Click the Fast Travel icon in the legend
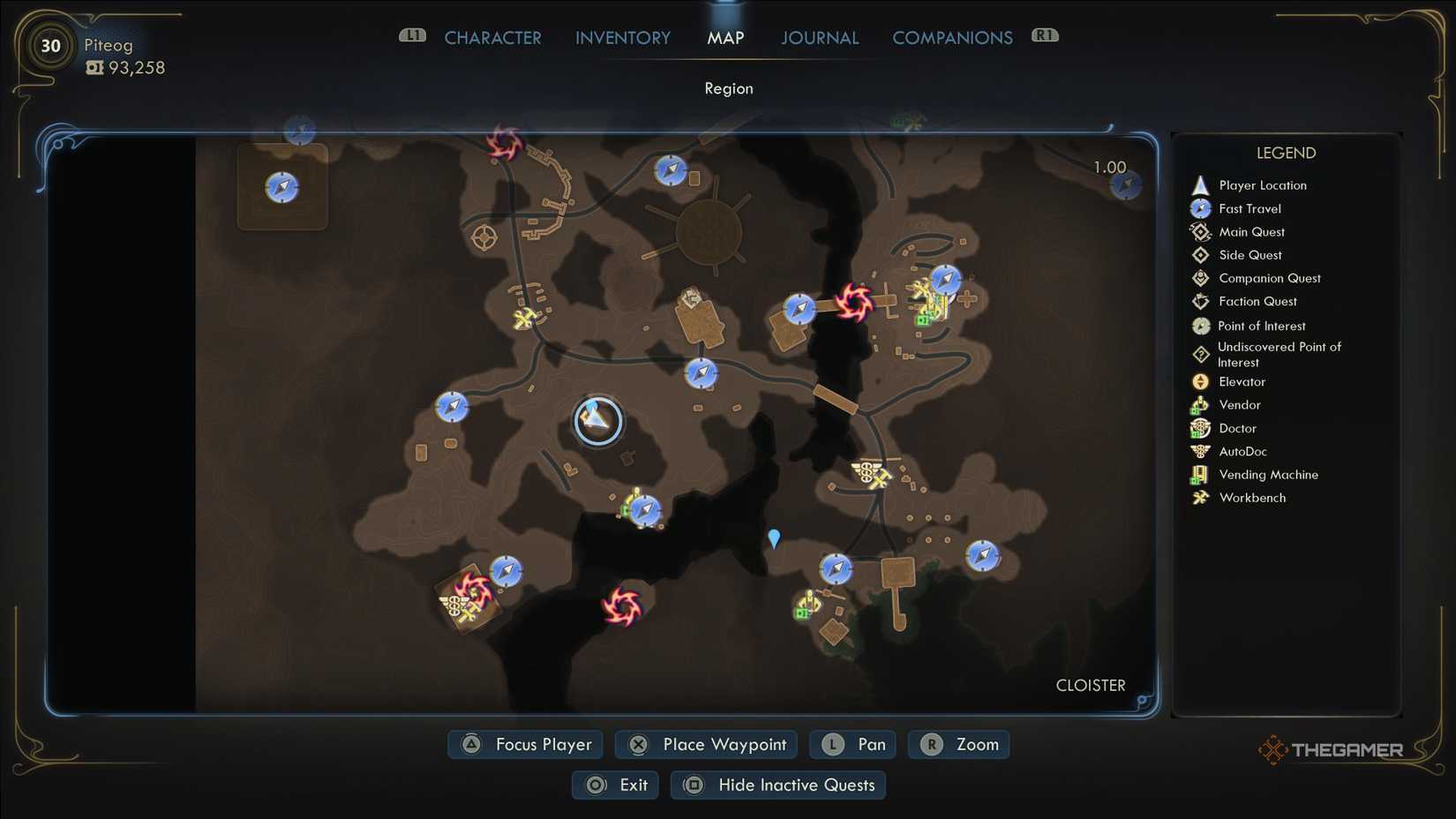Viewport: 1456px width, 819px height. pyautogui.click(x=1200, y=208)
